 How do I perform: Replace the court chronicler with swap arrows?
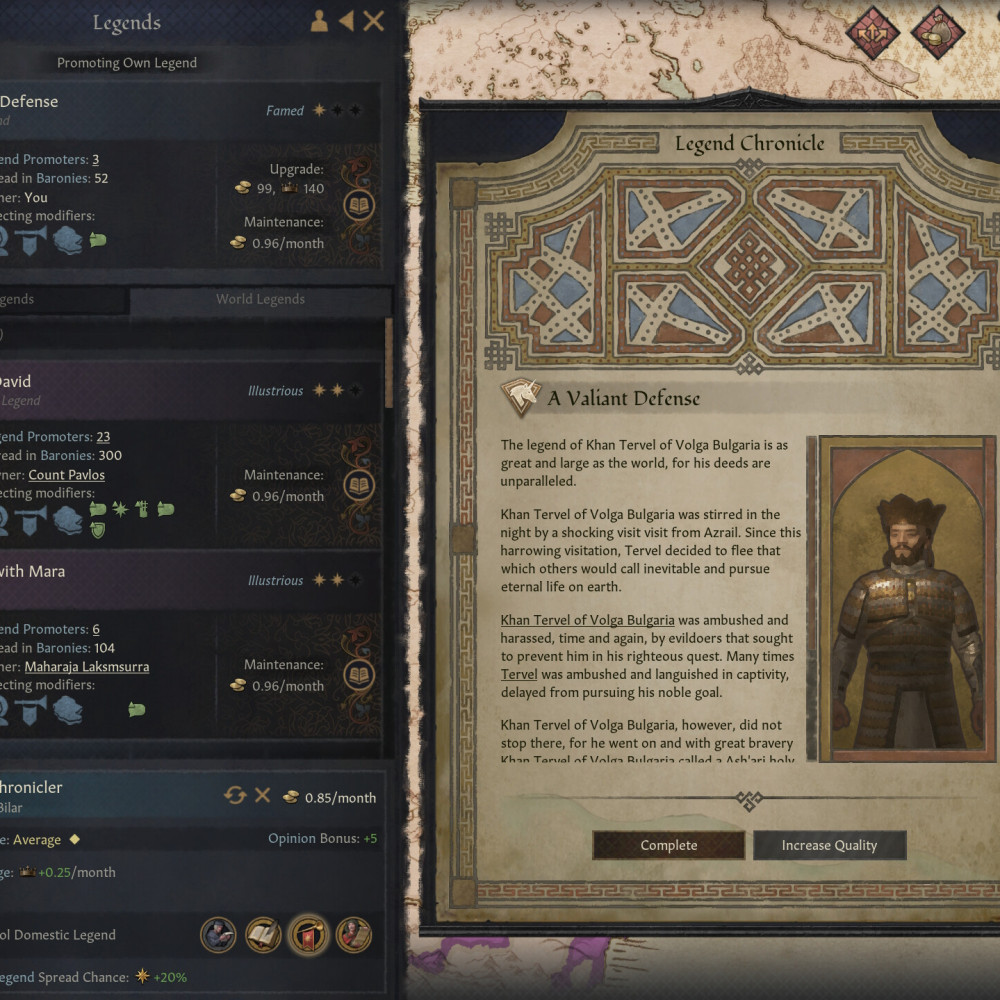click(x=235, y=795)
